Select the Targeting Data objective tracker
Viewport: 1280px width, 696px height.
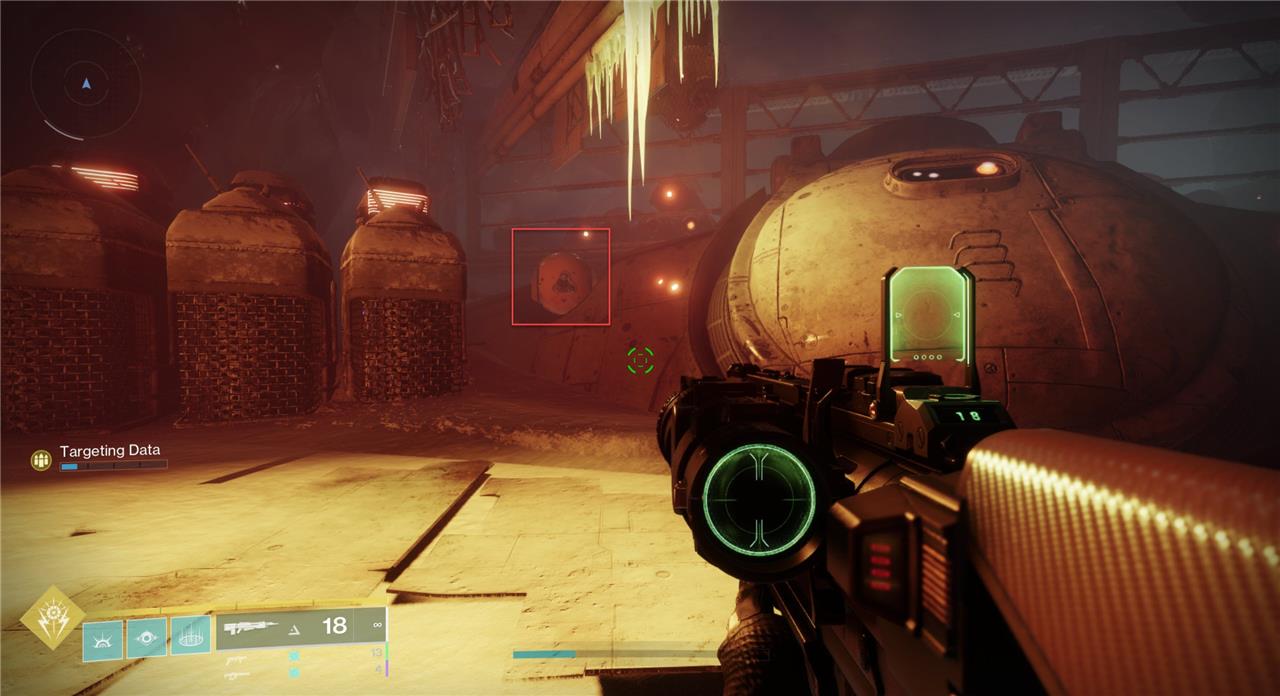tap(109, 452)
